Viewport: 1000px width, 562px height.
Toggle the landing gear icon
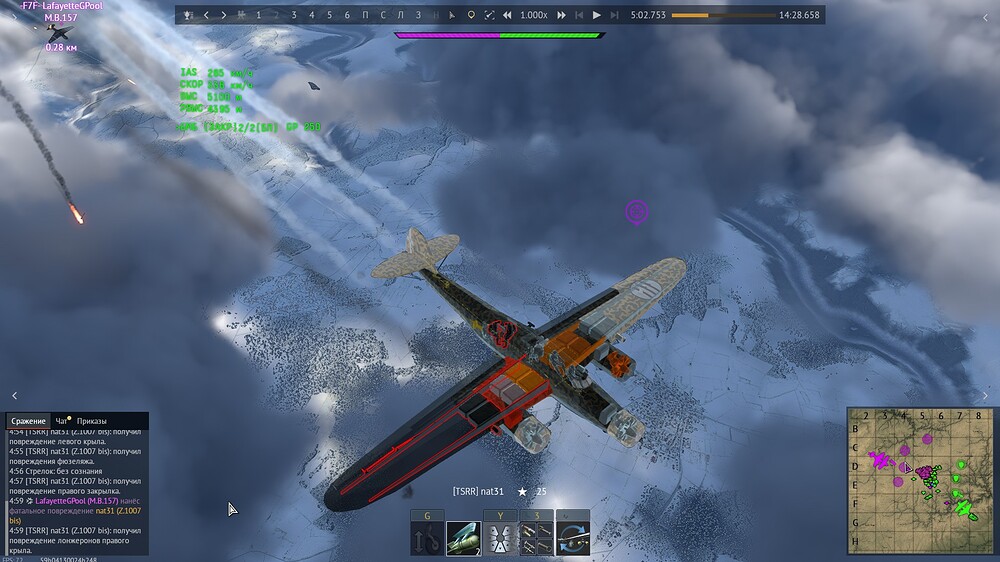427,538
